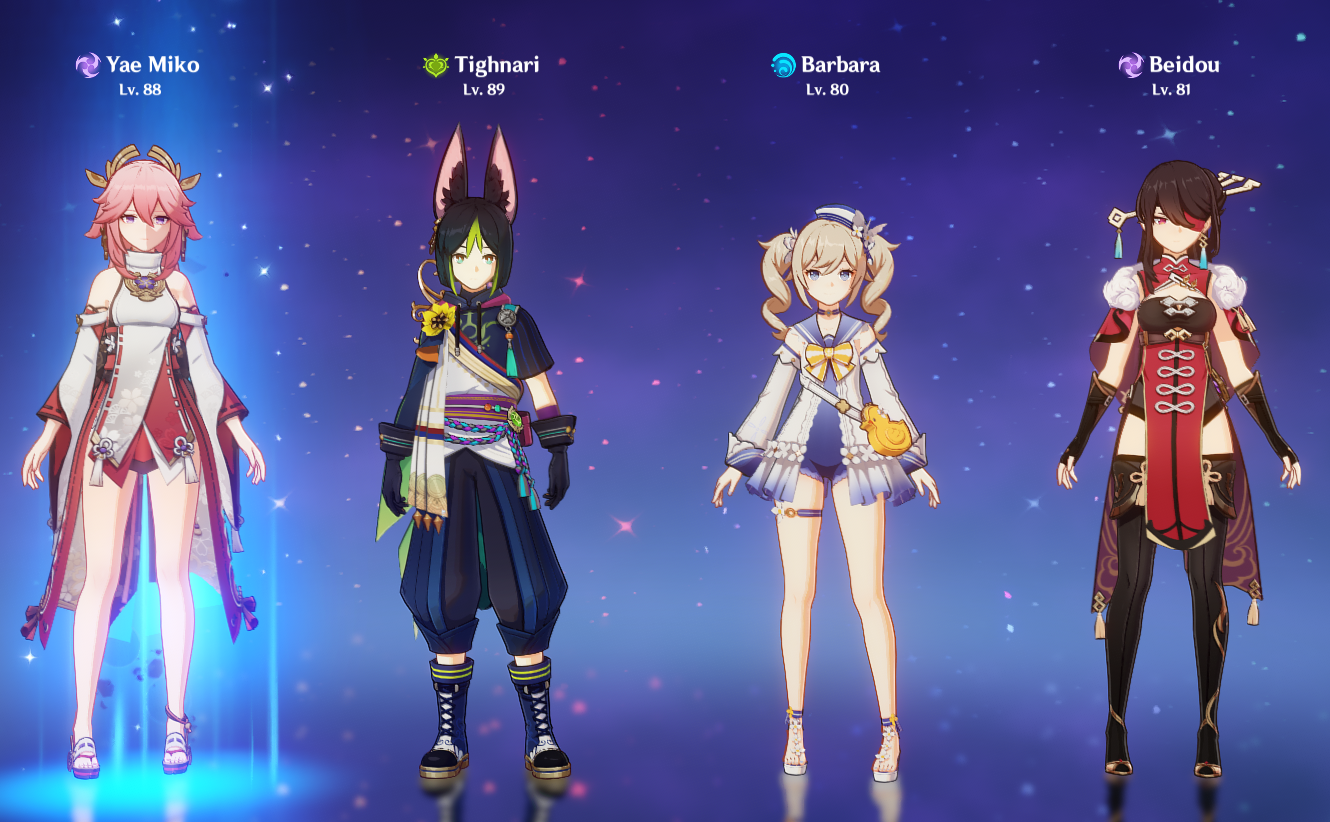This screenshot has width=1330, height=822.
Task: Click the Hydro element icon beside Barbara
Action: pos(782,64)
